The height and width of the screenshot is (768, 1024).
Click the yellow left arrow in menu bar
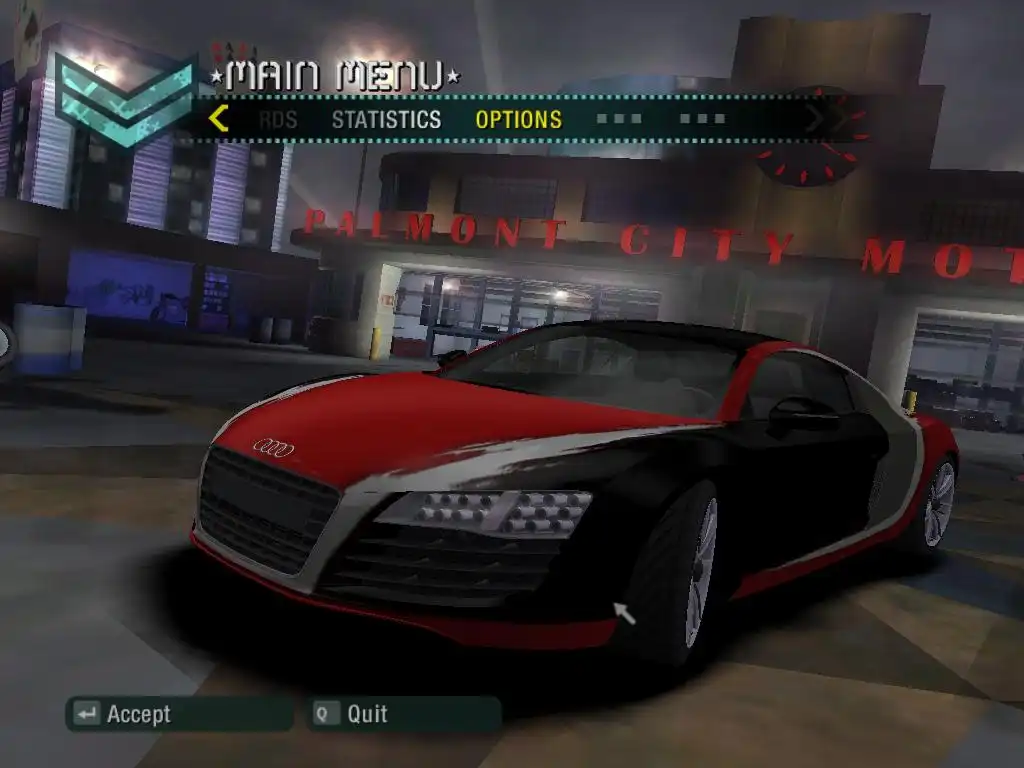(x=219, y=119)
